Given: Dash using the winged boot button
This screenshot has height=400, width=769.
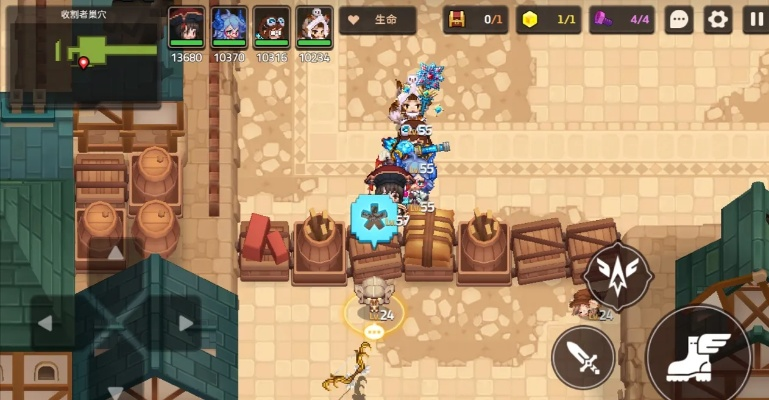Looking at the screenshot, I should click(697, 355).
